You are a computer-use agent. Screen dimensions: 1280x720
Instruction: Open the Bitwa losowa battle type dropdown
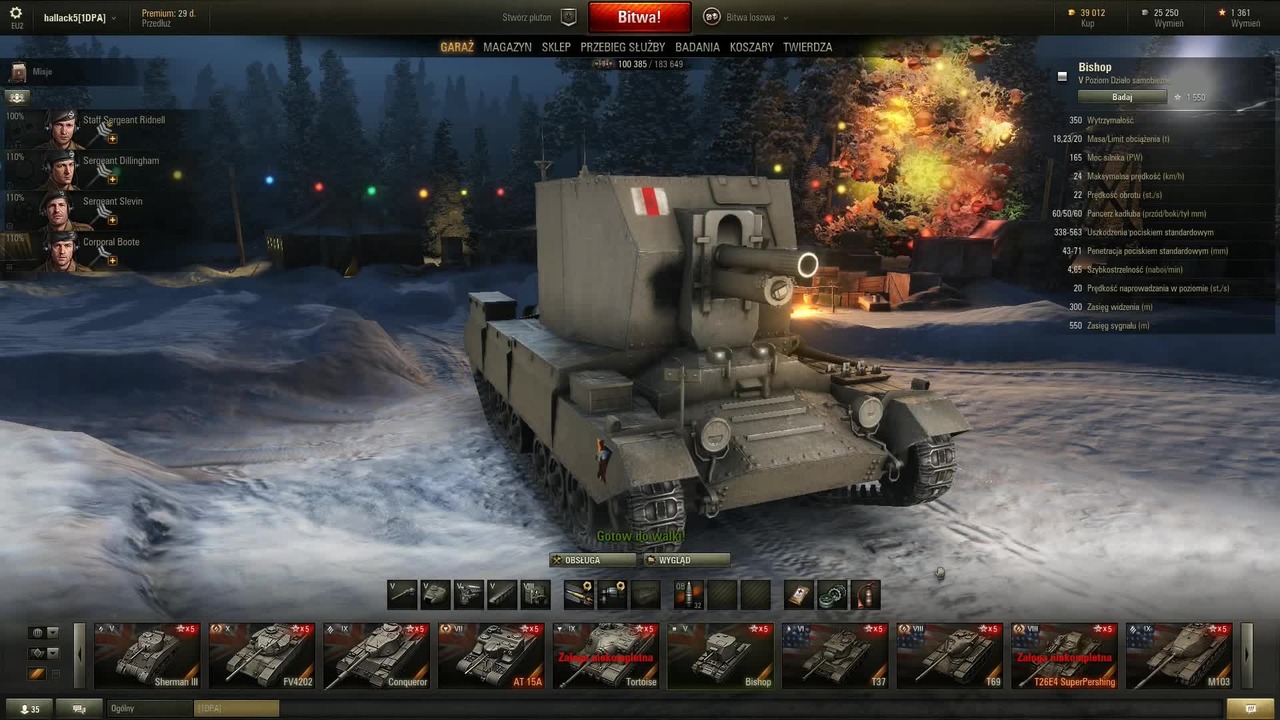(x=746, y=17)
